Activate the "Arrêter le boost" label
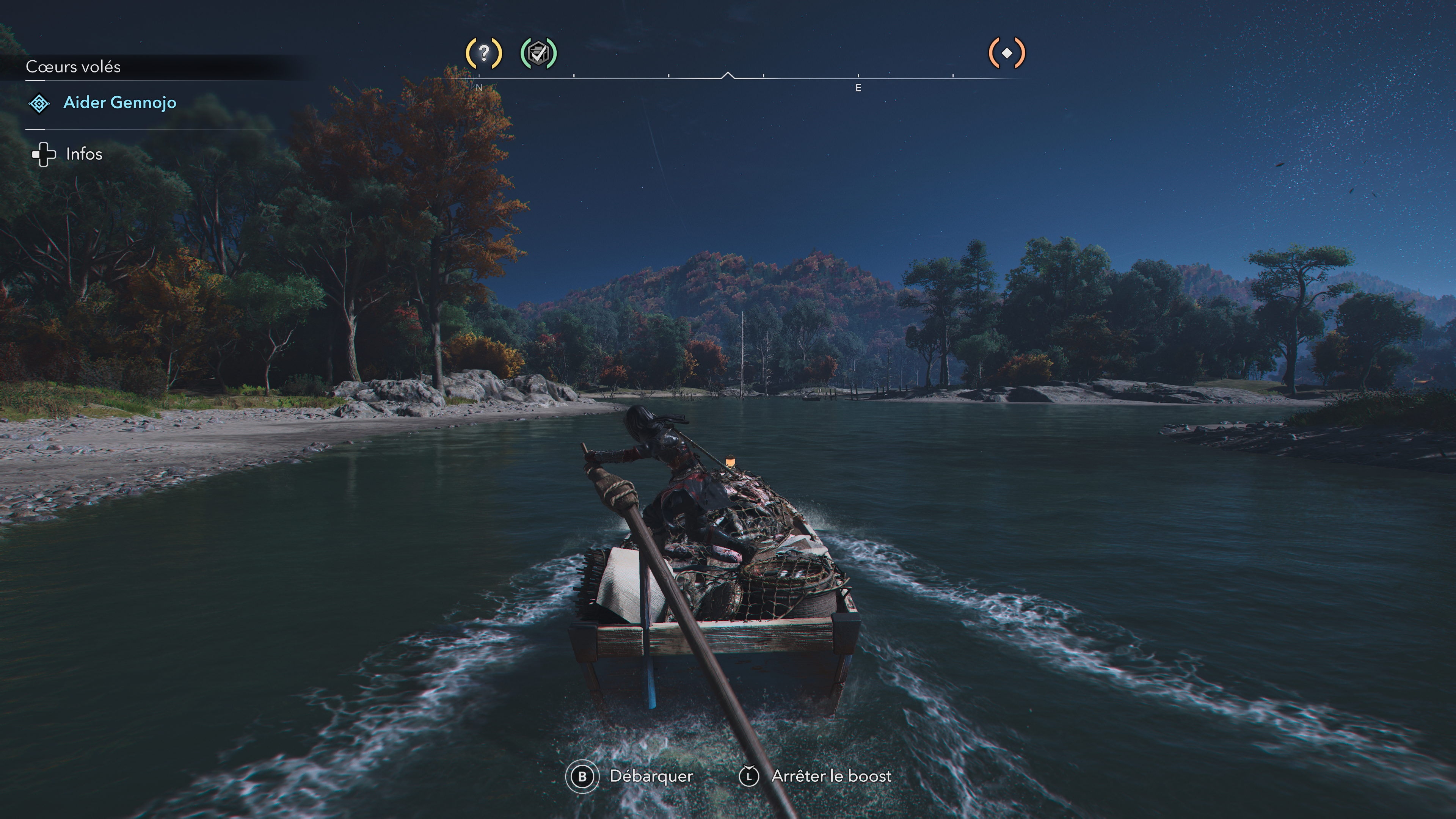Image resolution: width=1456 pixels, height=819 pixels. pos(831,776)
